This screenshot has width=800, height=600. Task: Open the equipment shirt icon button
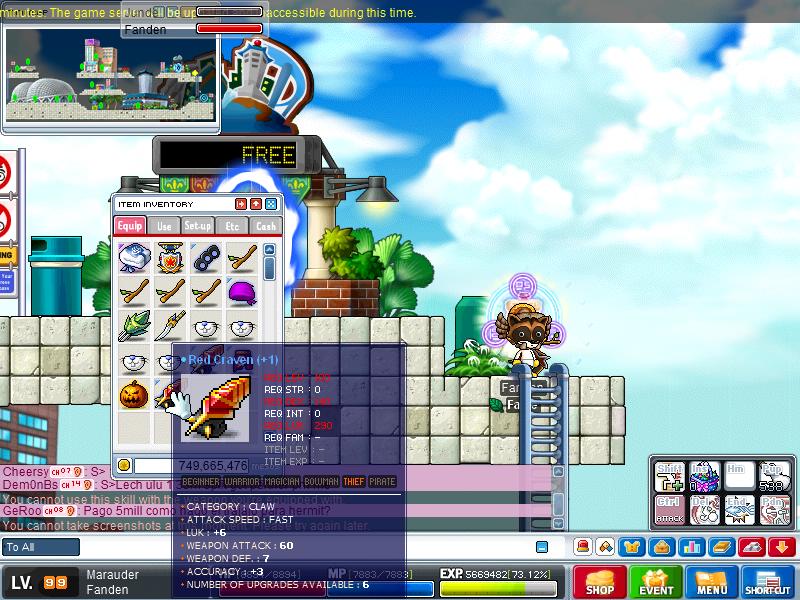(x=632, y=547)
